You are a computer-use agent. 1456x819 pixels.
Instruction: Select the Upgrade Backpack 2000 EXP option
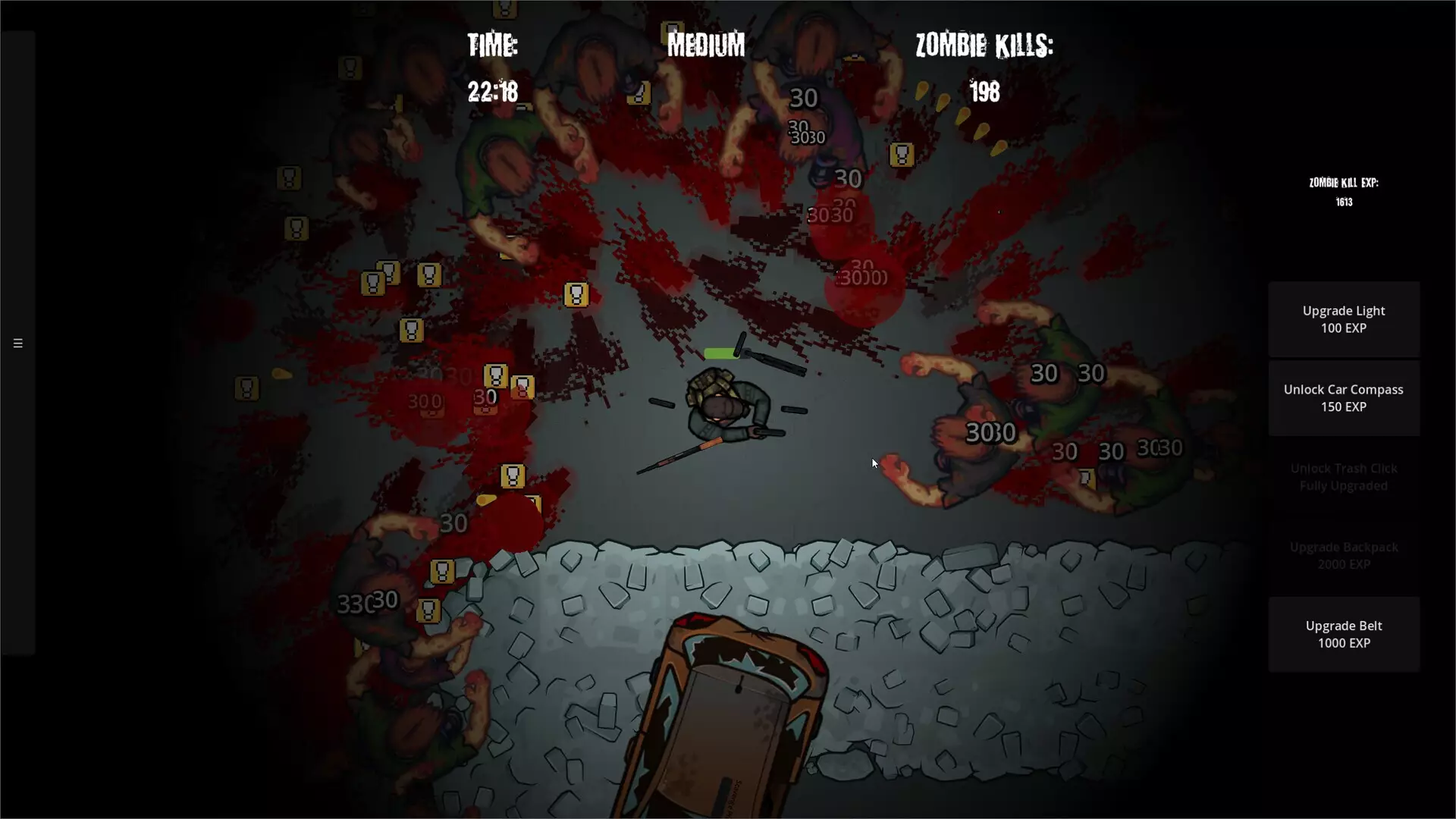[x=1343, y=555]
